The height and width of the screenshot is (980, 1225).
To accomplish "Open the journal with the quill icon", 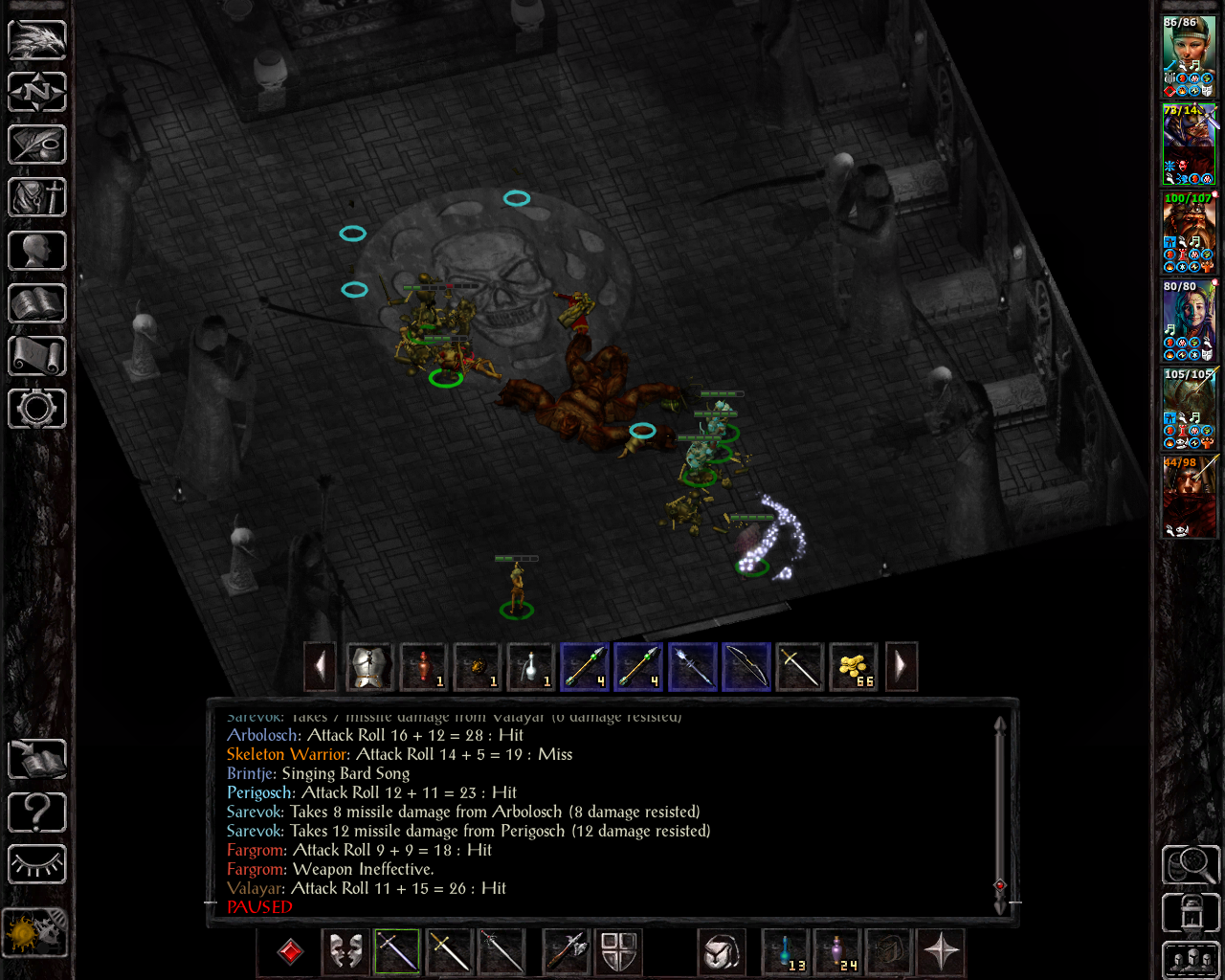I will (x=37, y=145).
